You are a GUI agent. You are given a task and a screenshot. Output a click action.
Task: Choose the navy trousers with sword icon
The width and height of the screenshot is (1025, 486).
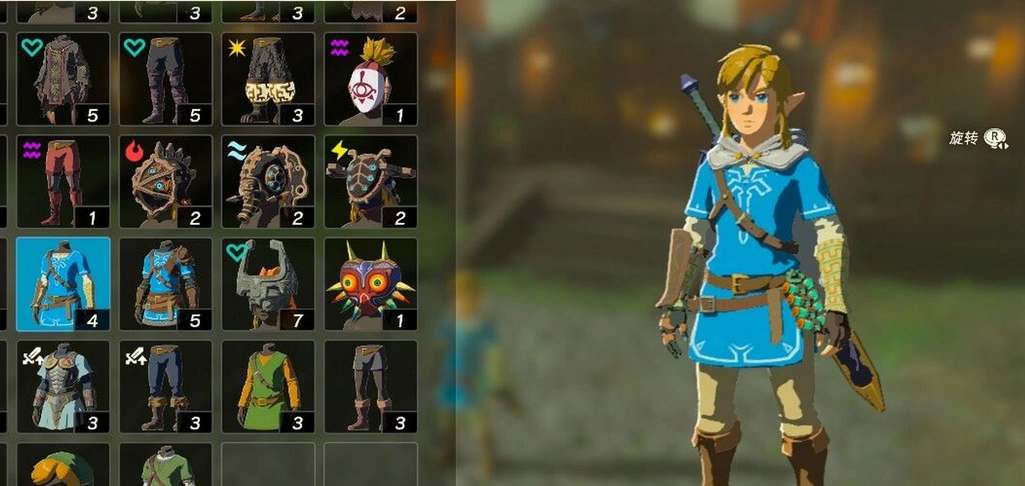click(165, 387)
